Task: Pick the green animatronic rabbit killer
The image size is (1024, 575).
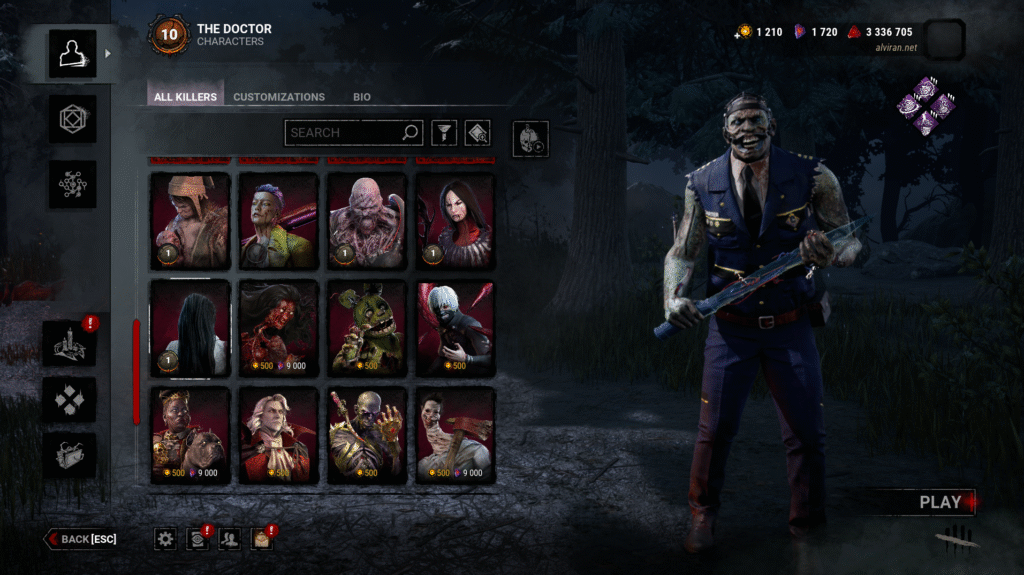Action: click(x=367, y=328)
